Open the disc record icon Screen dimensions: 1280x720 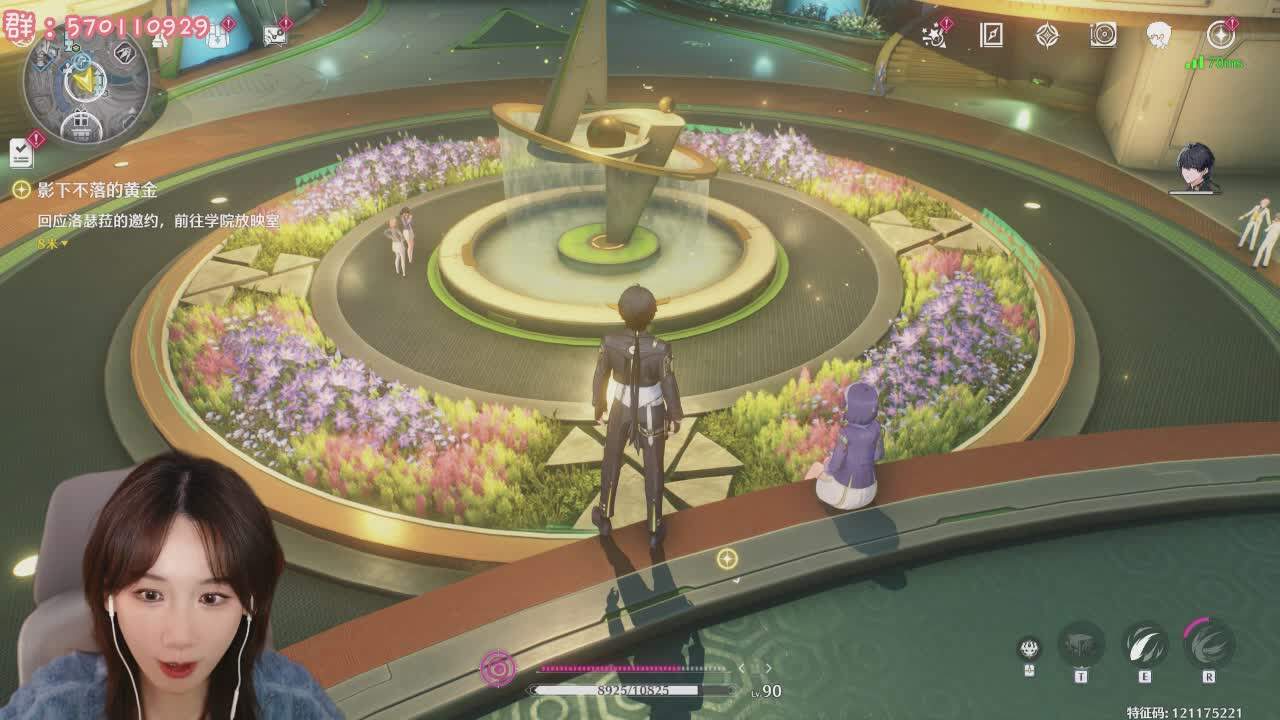[1103, 36]
